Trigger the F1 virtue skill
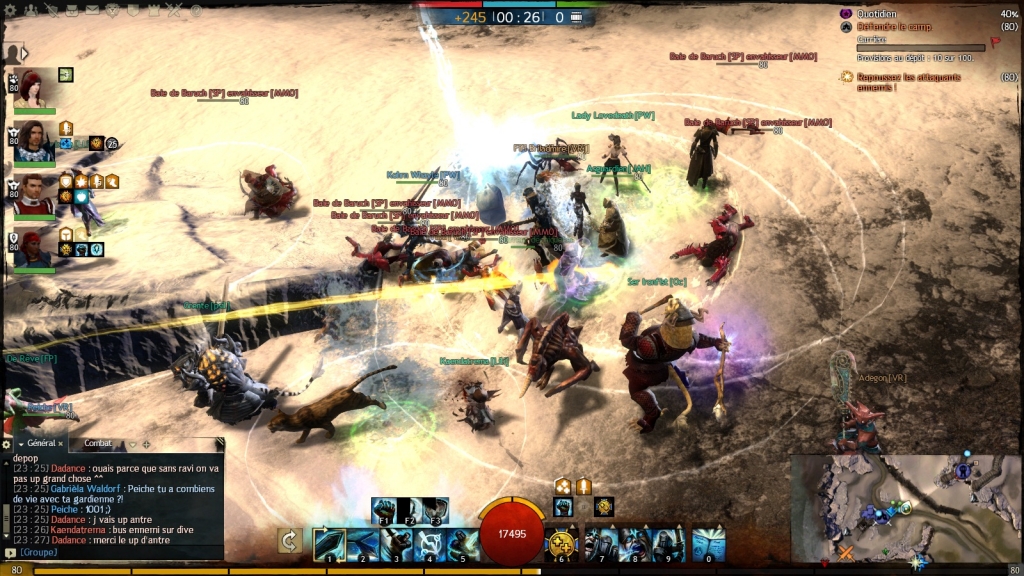The height and width of the screenshot is (576, 1024). point(384,510)
